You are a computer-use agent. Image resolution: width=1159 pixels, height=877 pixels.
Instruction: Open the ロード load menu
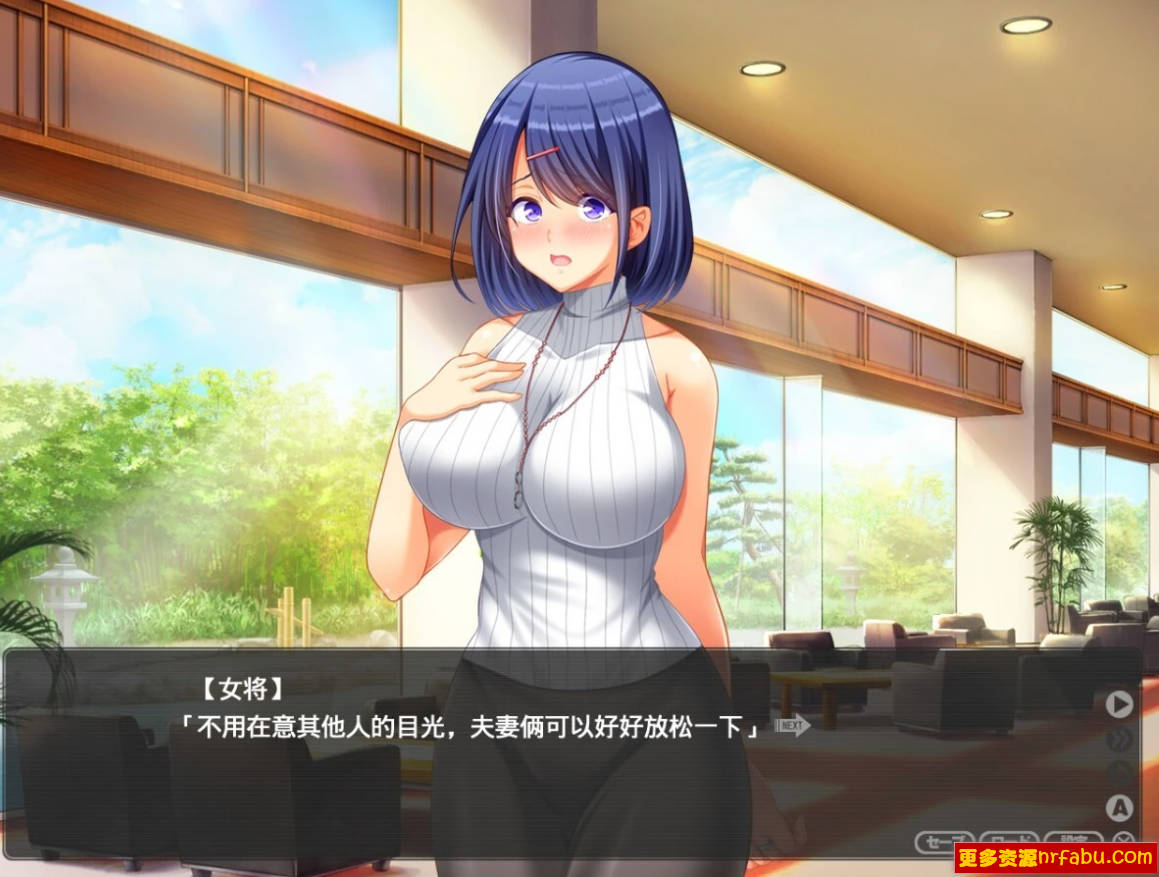click(1008, 840)
